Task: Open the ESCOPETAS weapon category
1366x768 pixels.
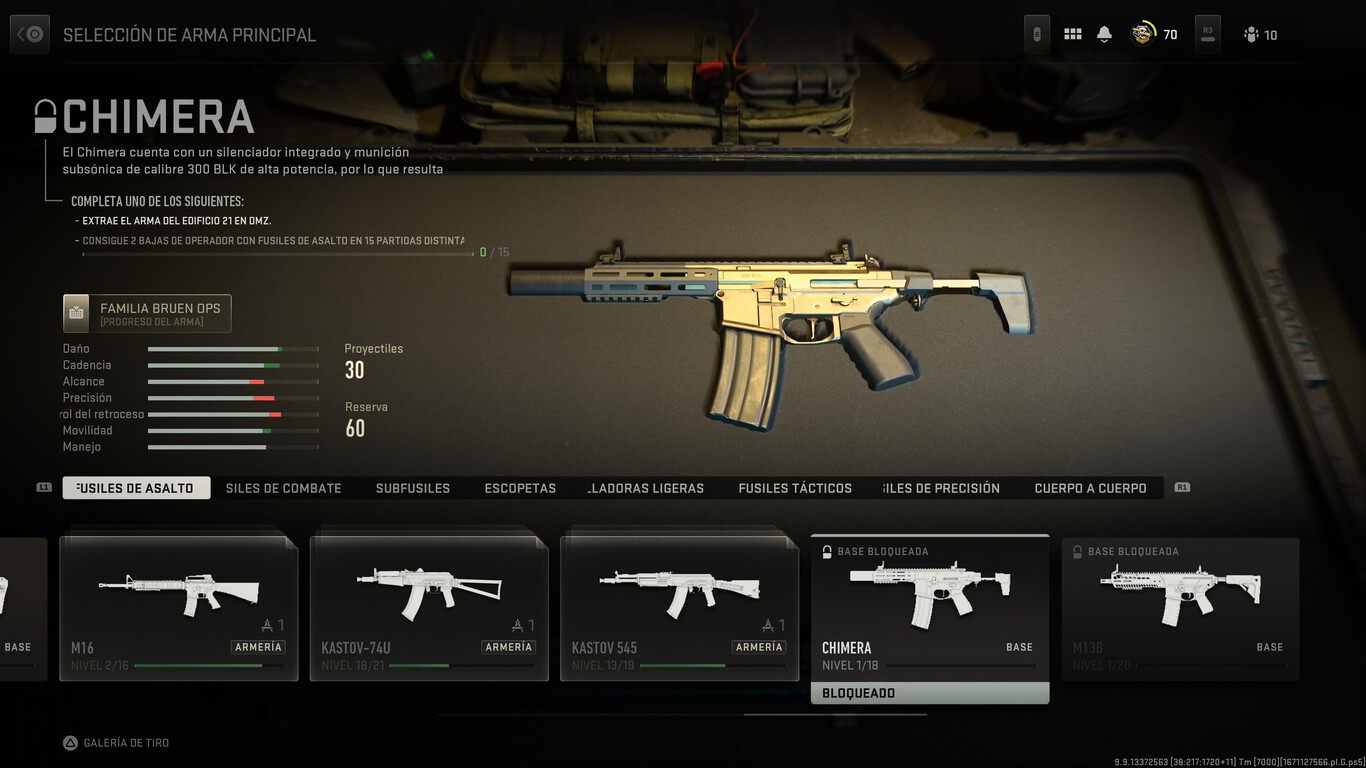Action: 519,488
